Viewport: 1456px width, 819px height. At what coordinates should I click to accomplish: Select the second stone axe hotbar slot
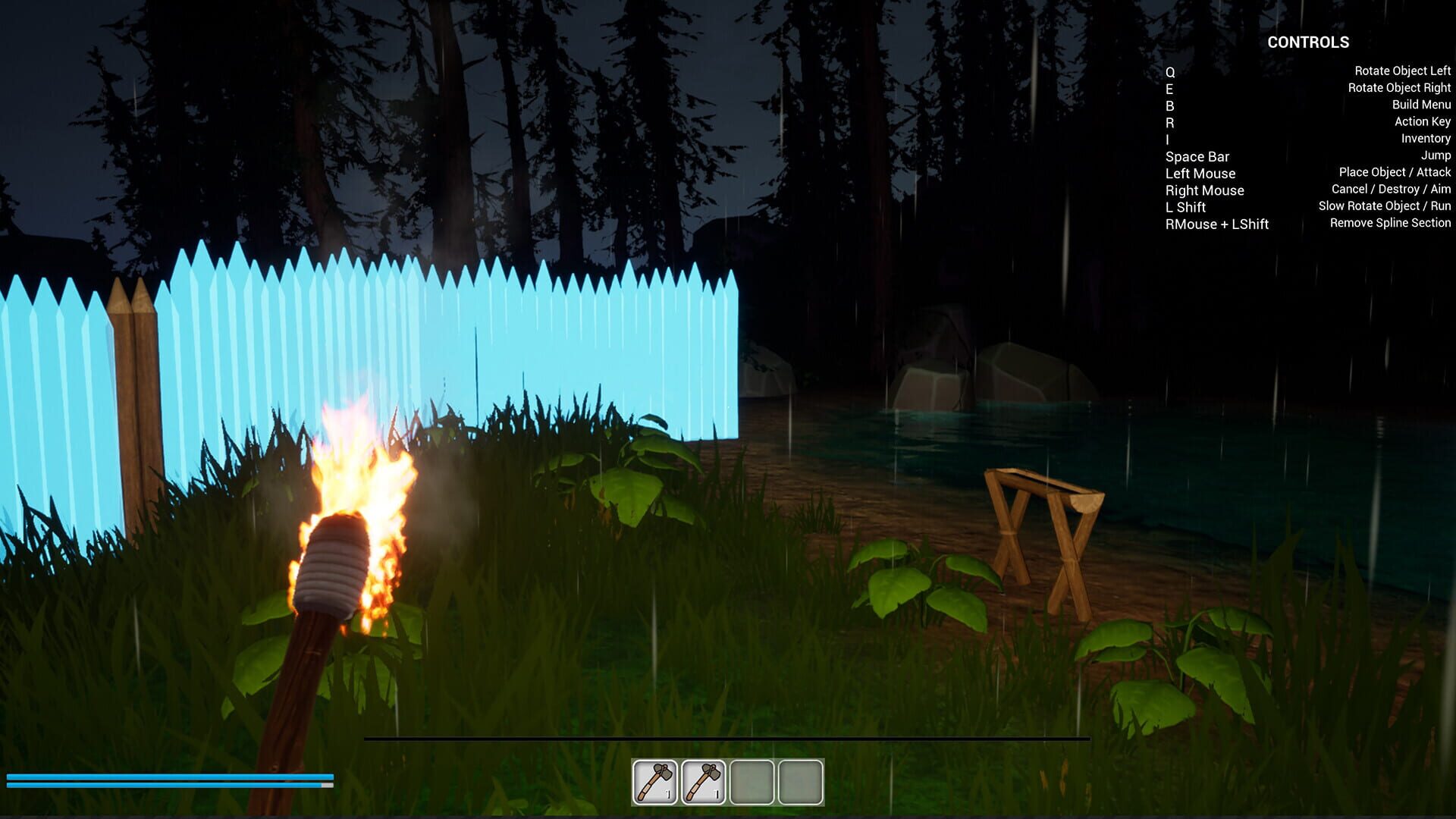(704, 783)
